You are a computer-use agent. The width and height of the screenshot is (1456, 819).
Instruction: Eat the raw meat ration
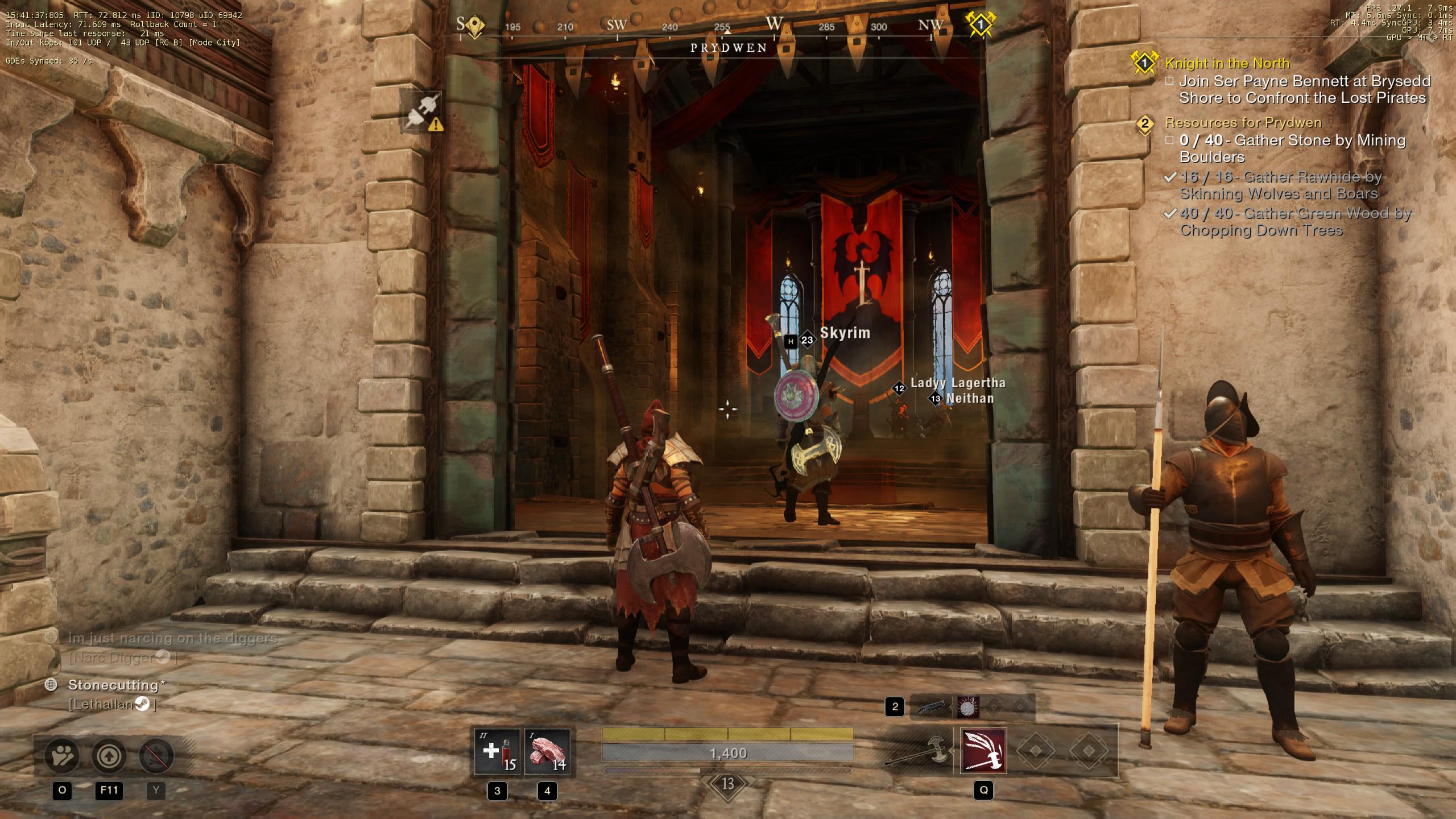point(547,752)
